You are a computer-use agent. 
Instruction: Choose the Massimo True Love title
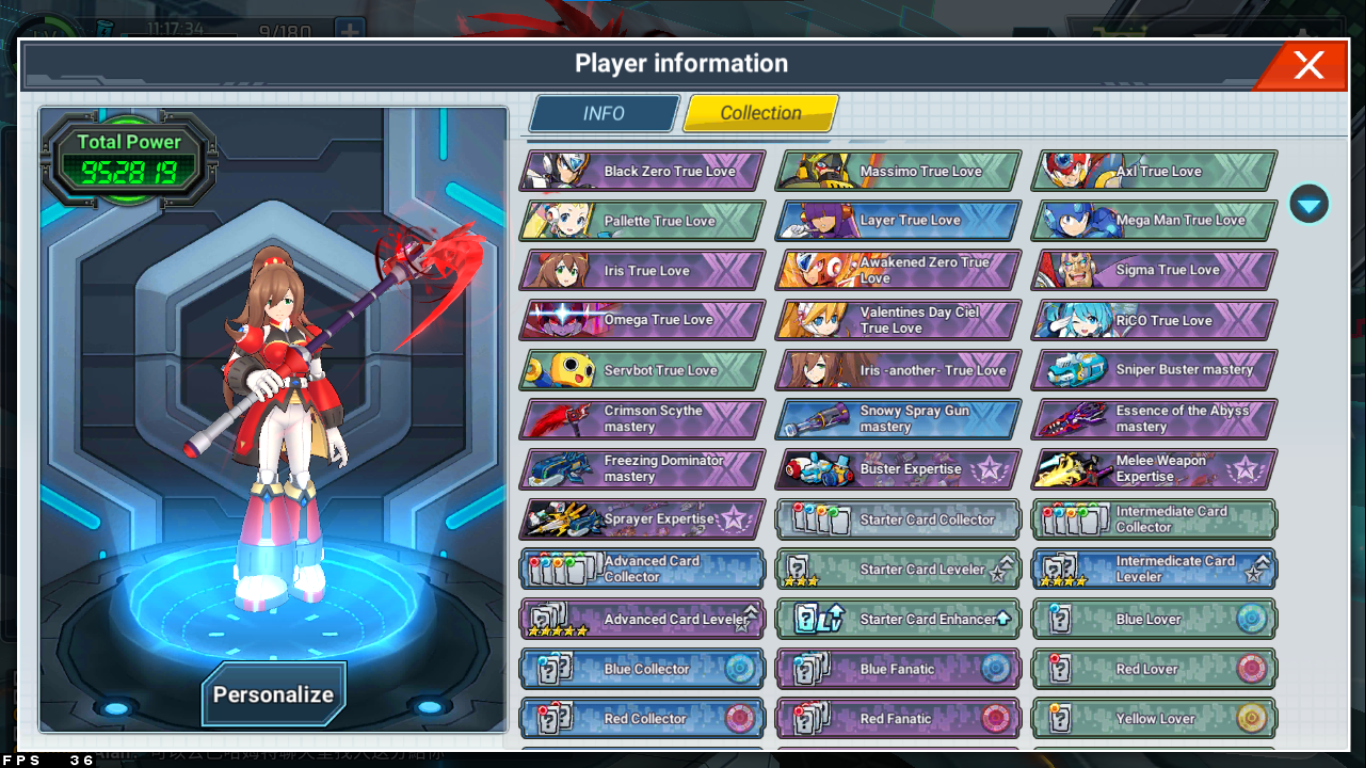pyautogui.click(x=898, y=171)
